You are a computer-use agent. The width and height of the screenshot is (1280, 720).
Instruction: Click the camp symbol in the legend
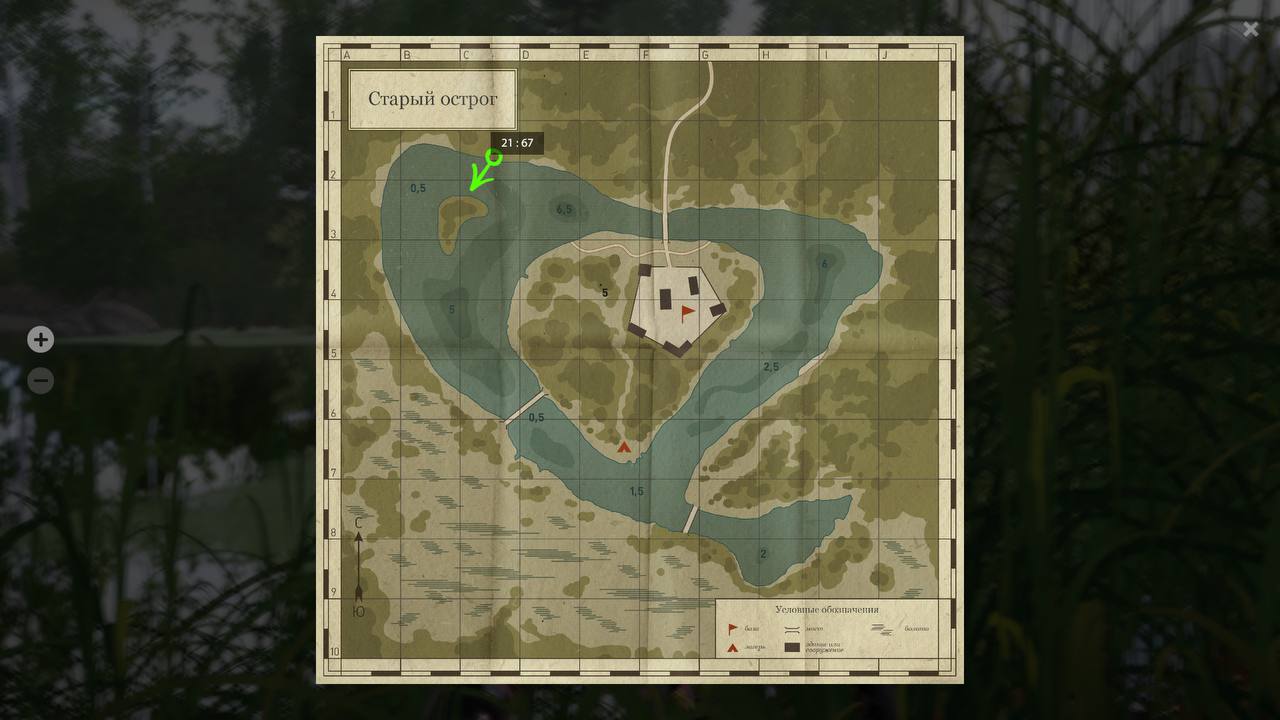pyautogui.click(x=733, y=647)
